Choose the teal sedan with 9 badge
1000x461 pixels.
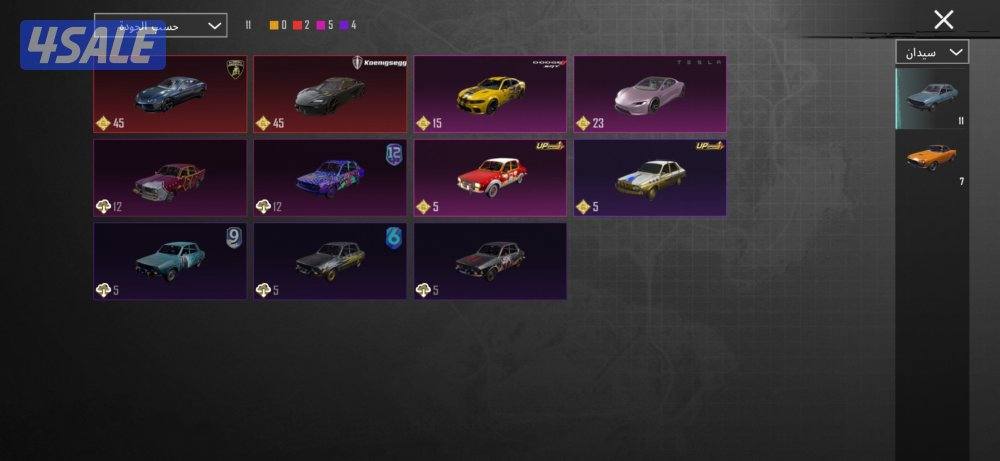click(170, 261)
